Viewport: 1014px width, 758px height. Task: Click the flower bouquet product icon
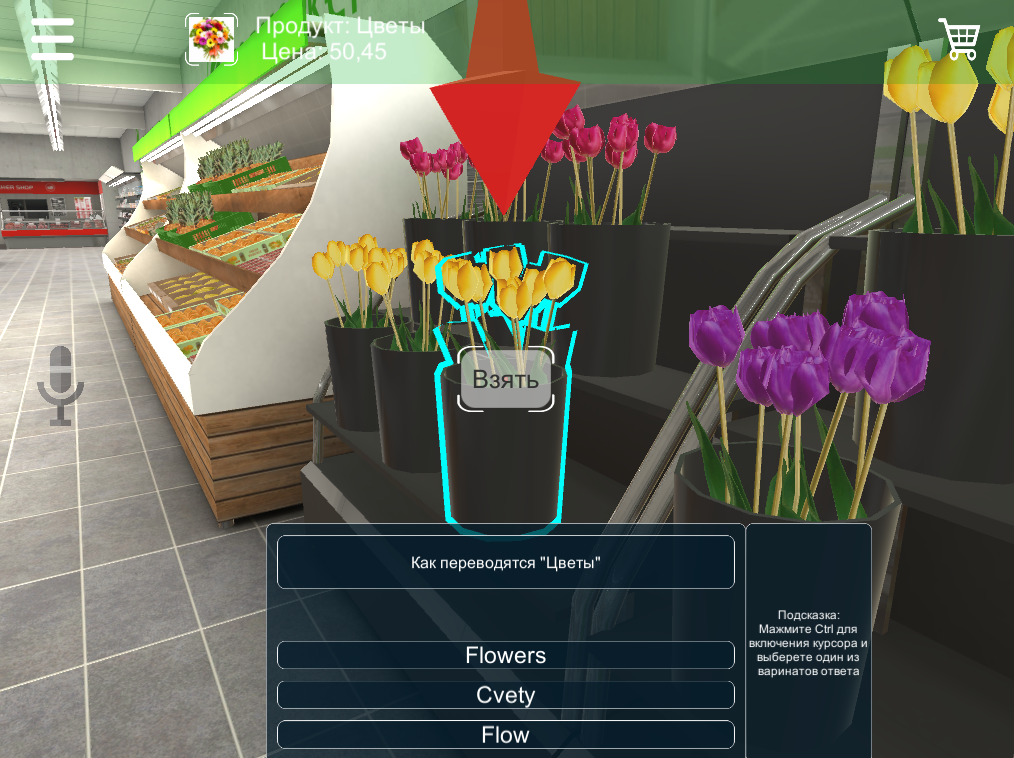tap(212, 40)
